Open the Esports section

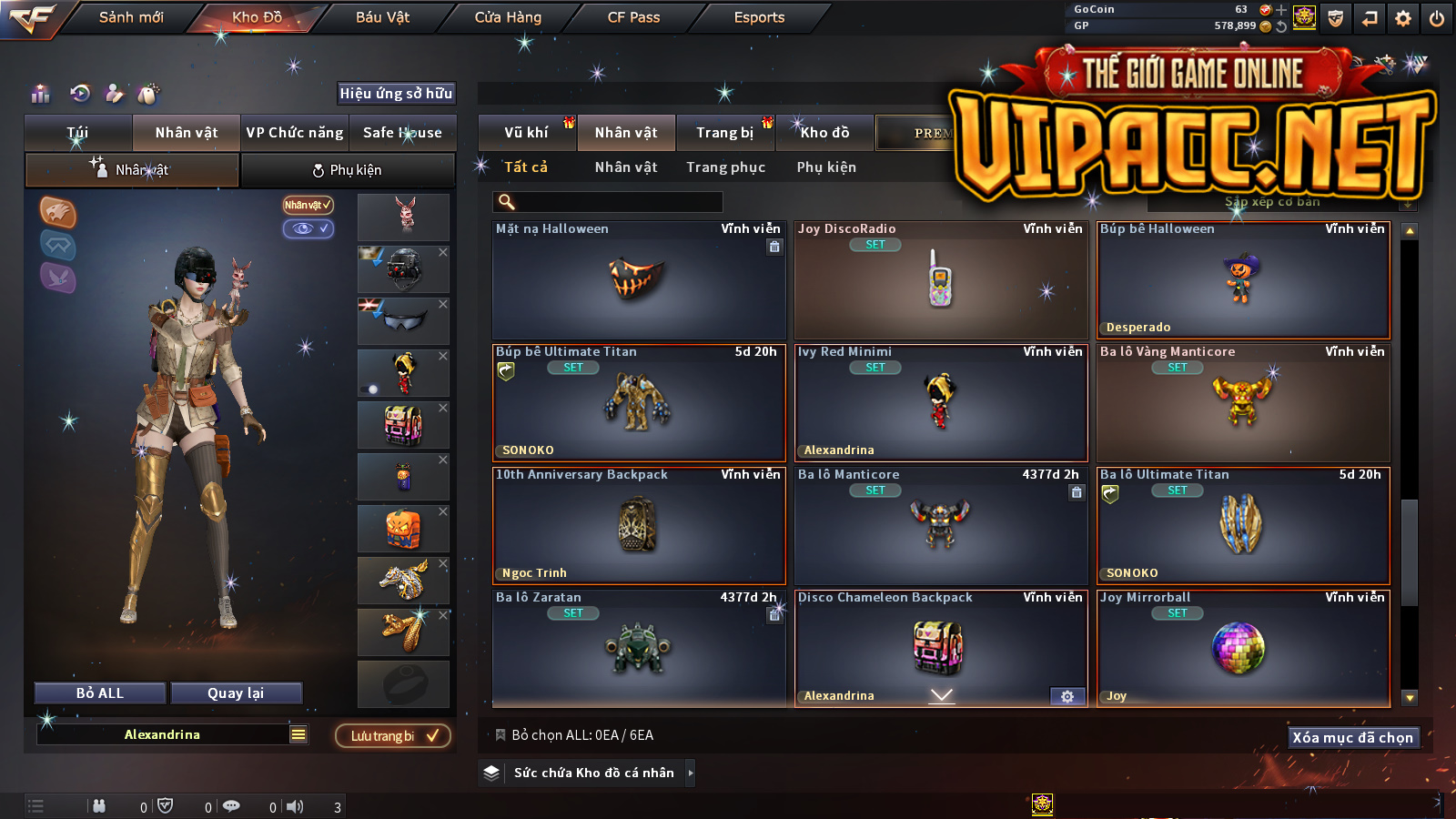click(759, 17)
